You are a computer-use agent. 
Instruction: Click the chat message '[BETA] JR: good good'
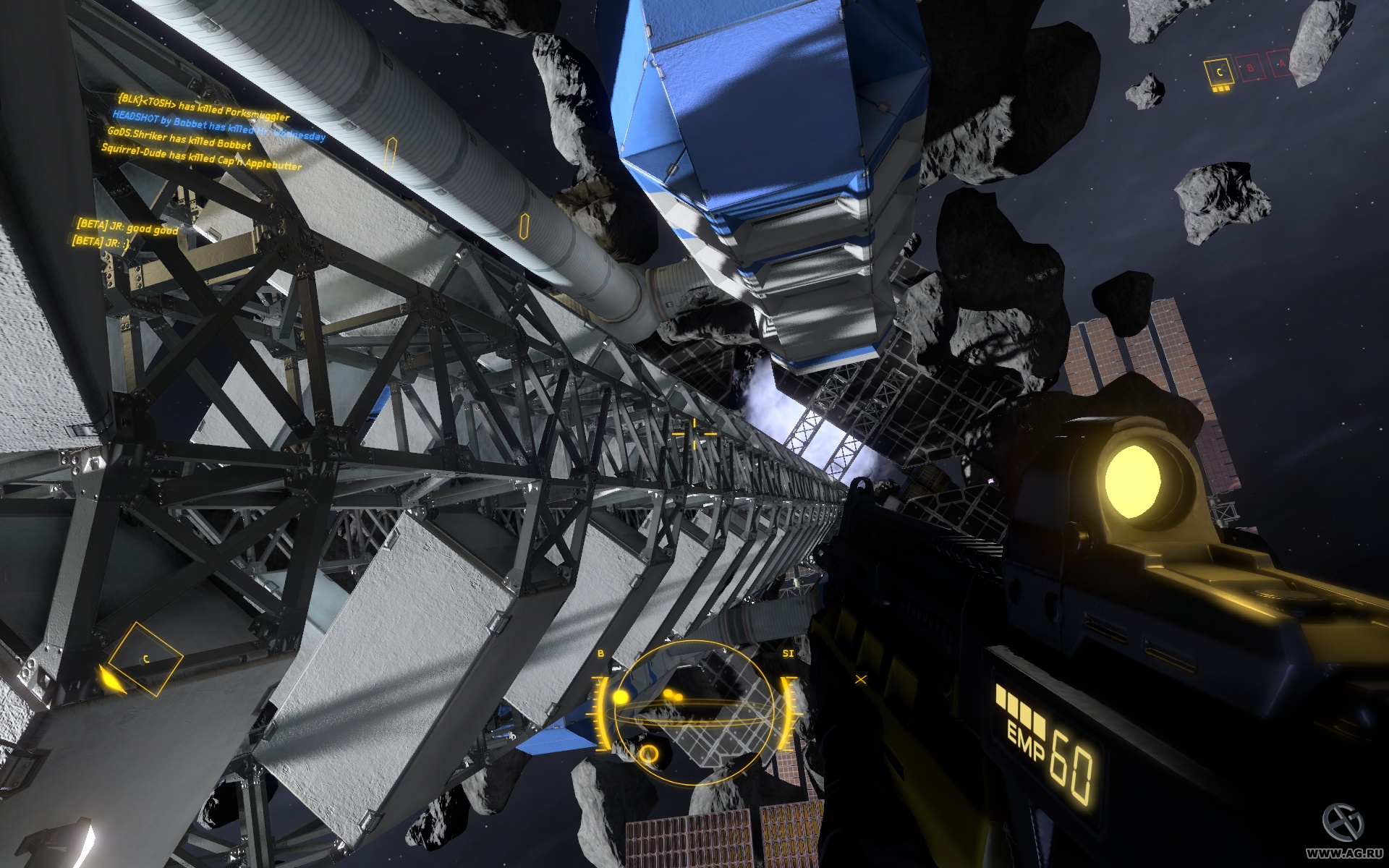click(127, 225)
